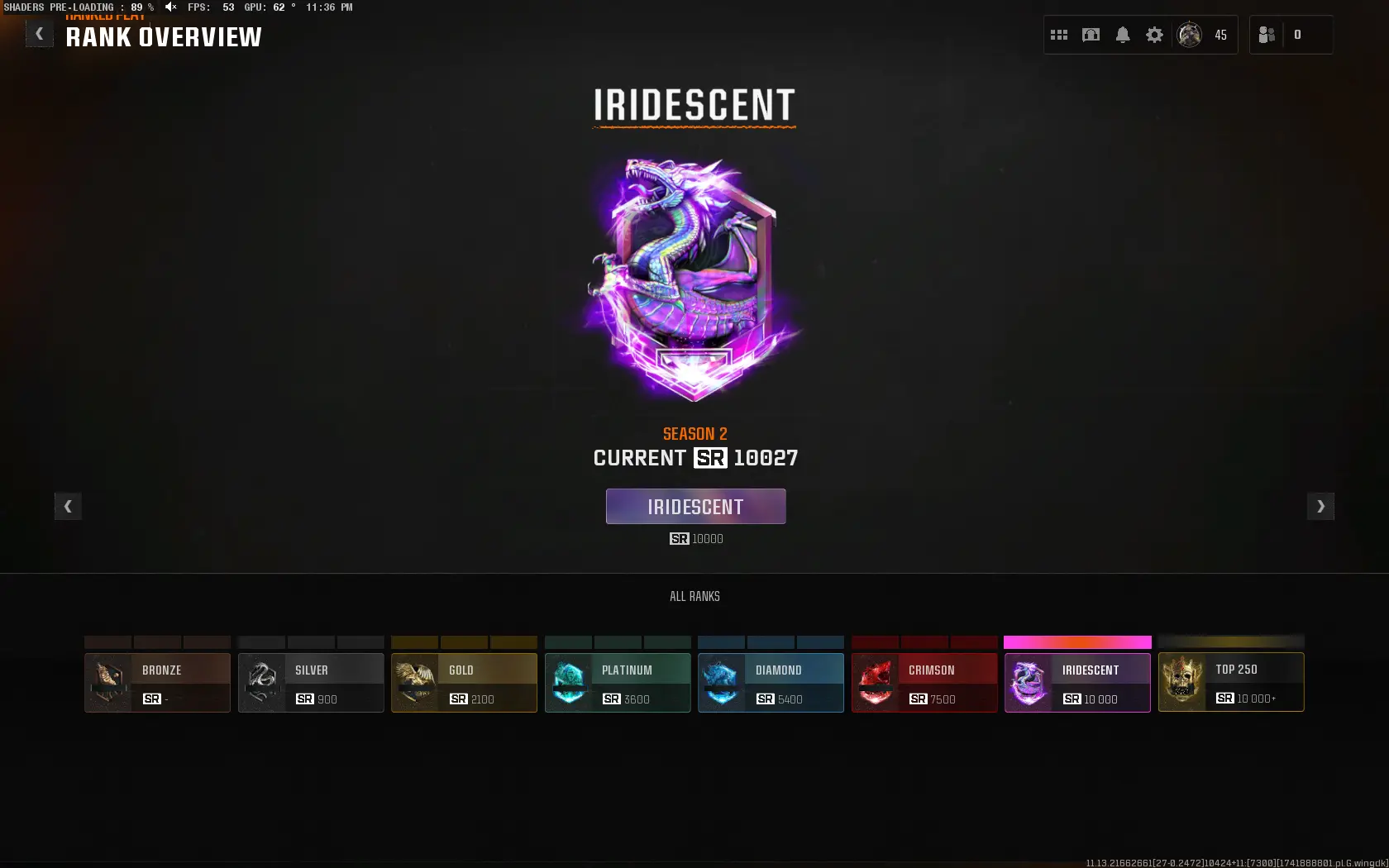Select the Top 250 skull emblem
1389x868 pixels.
(1182, 682)
